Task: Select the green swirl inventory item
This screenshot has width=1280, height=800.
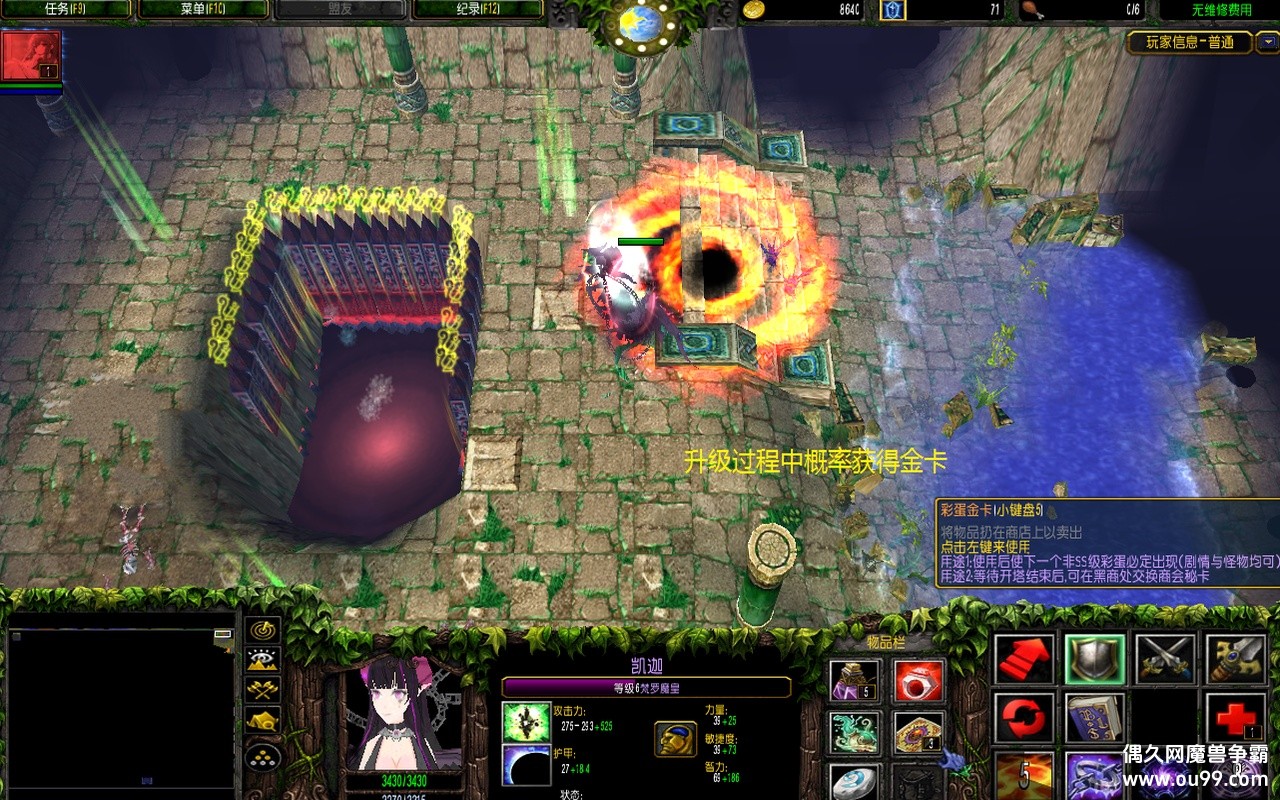Action: (x=856, y=733)
